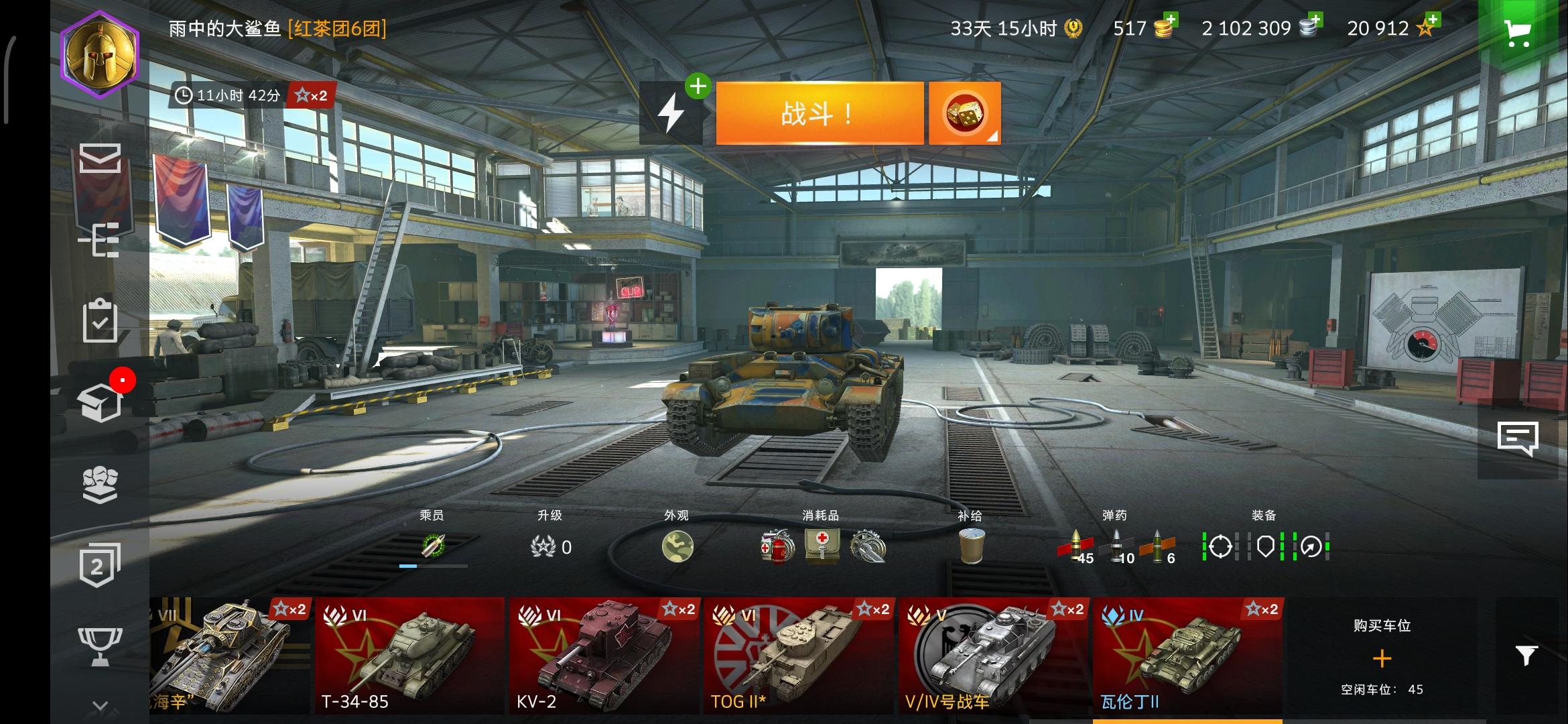1568x724 pixels.
Task: Open the containers icon with red notification badge
Action: [99, 402]
